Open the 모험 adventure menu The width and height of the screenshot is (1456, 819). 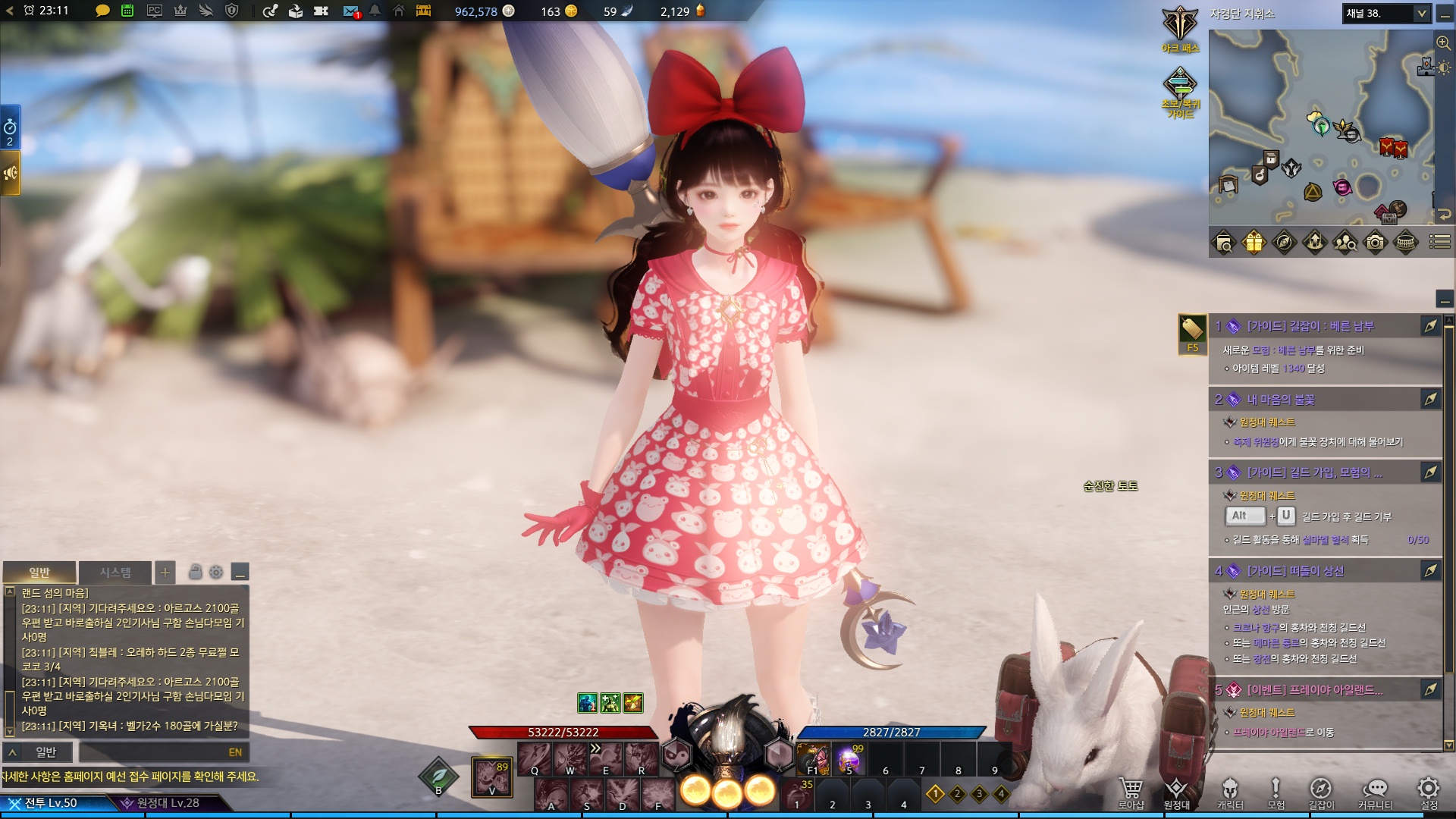(x=1276, y=792)
